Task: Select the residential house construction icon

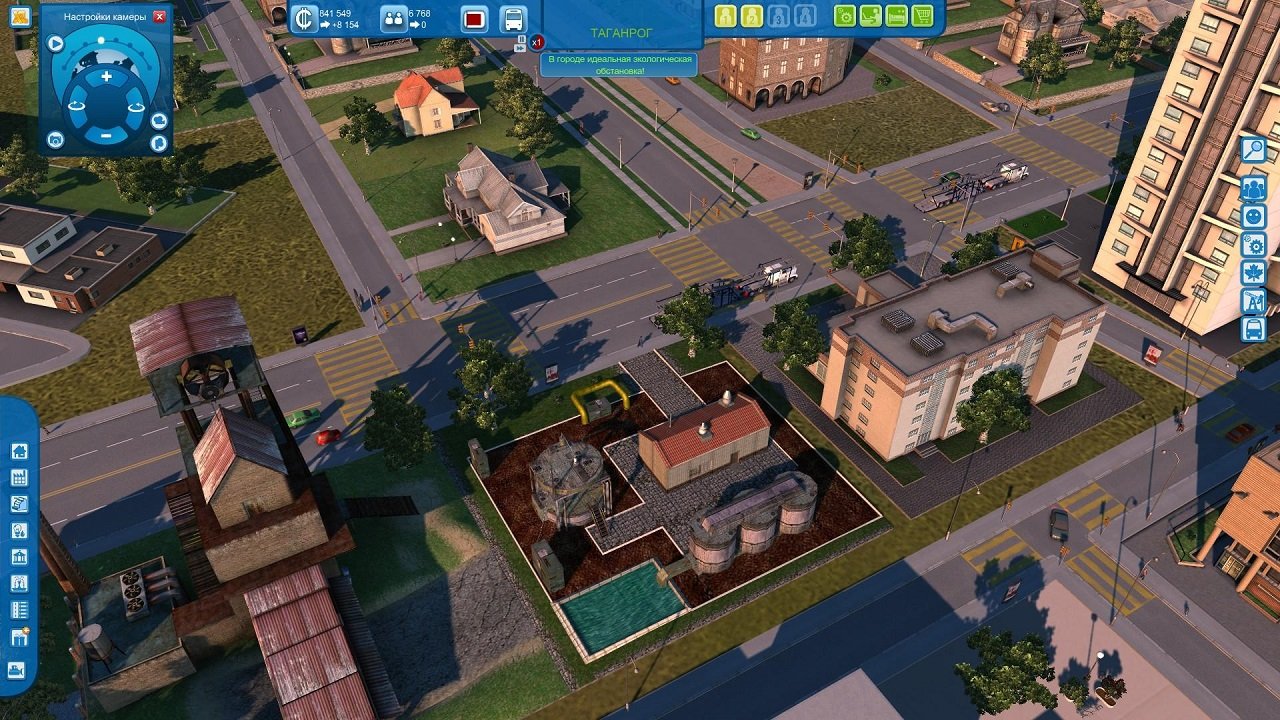Action: (19, 453)
